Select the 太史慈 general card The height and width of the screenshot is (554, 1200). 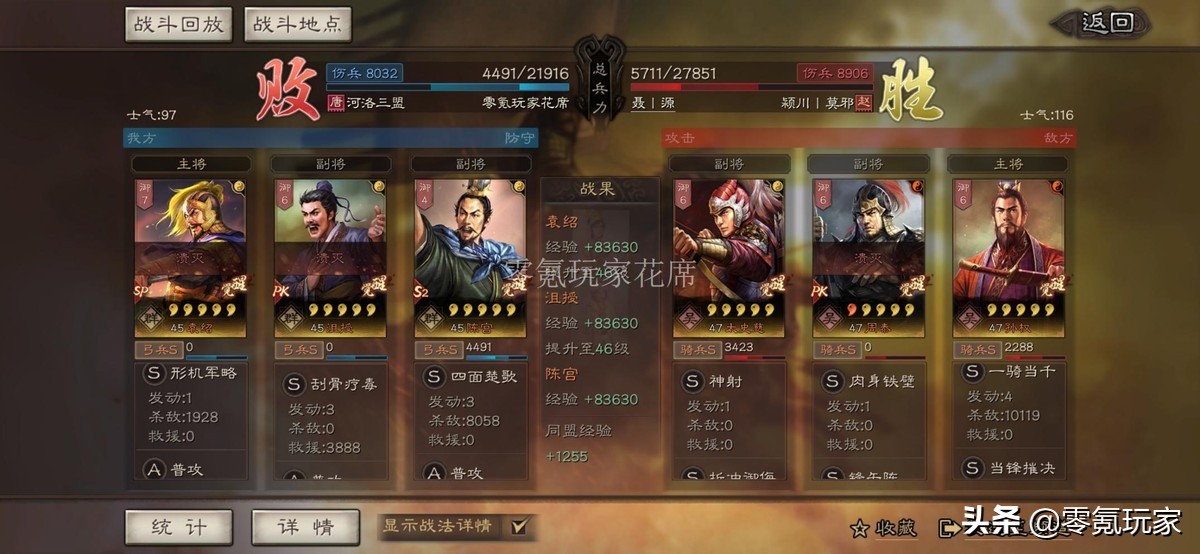point(729,257)
